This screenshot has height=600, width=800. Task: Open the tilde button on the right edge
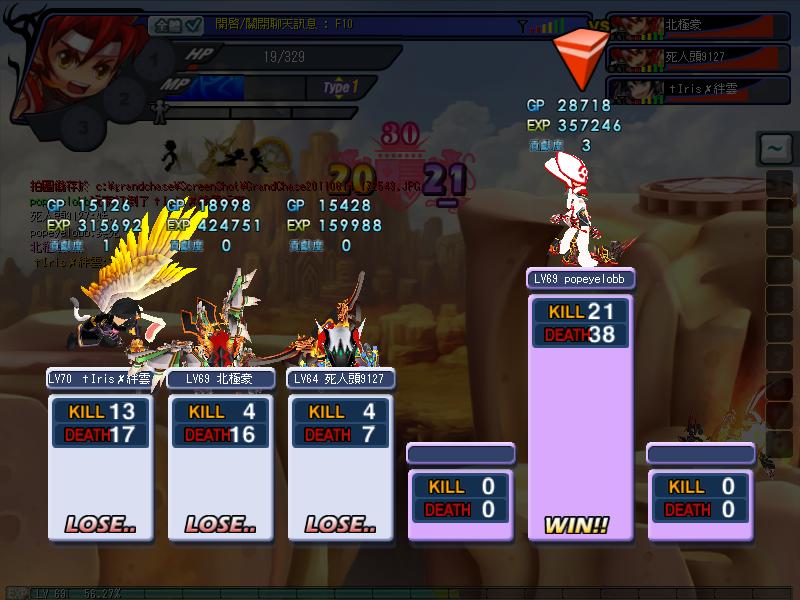click(774, 150)
